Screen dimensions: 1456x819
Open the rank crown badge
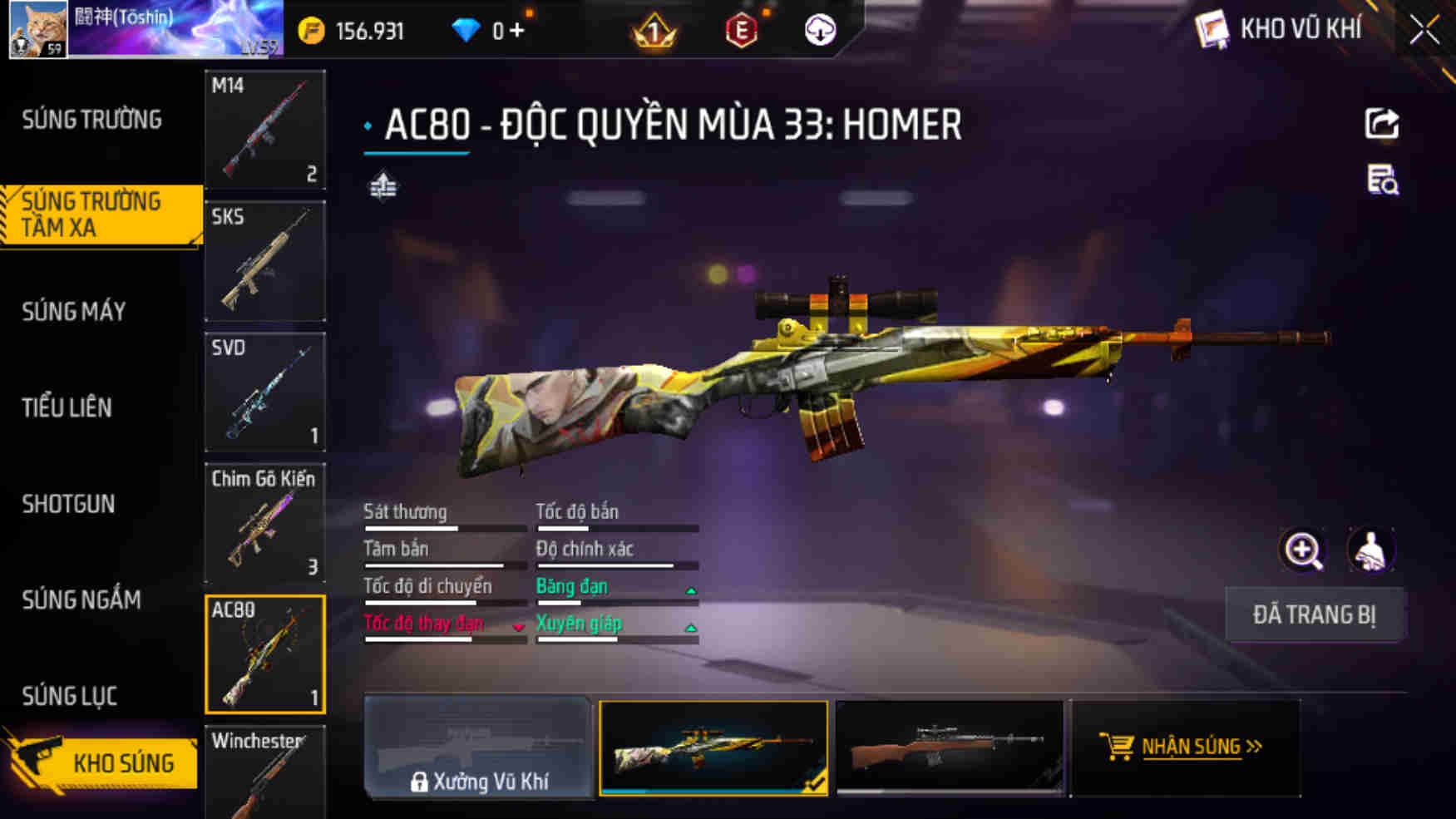click(x=654, y=31)
